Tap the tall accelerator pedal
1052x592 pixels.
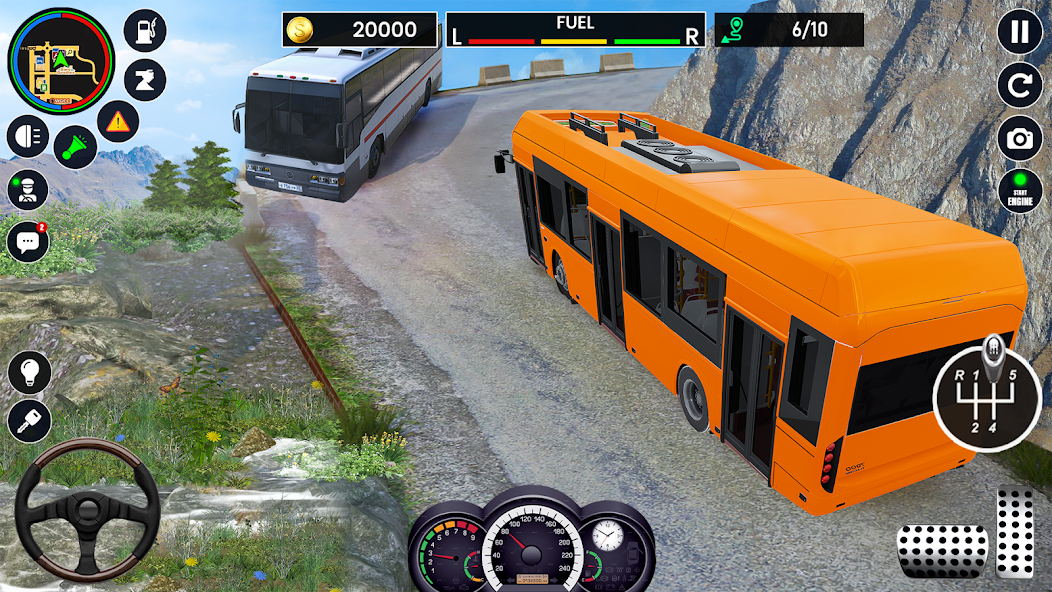1015,532
